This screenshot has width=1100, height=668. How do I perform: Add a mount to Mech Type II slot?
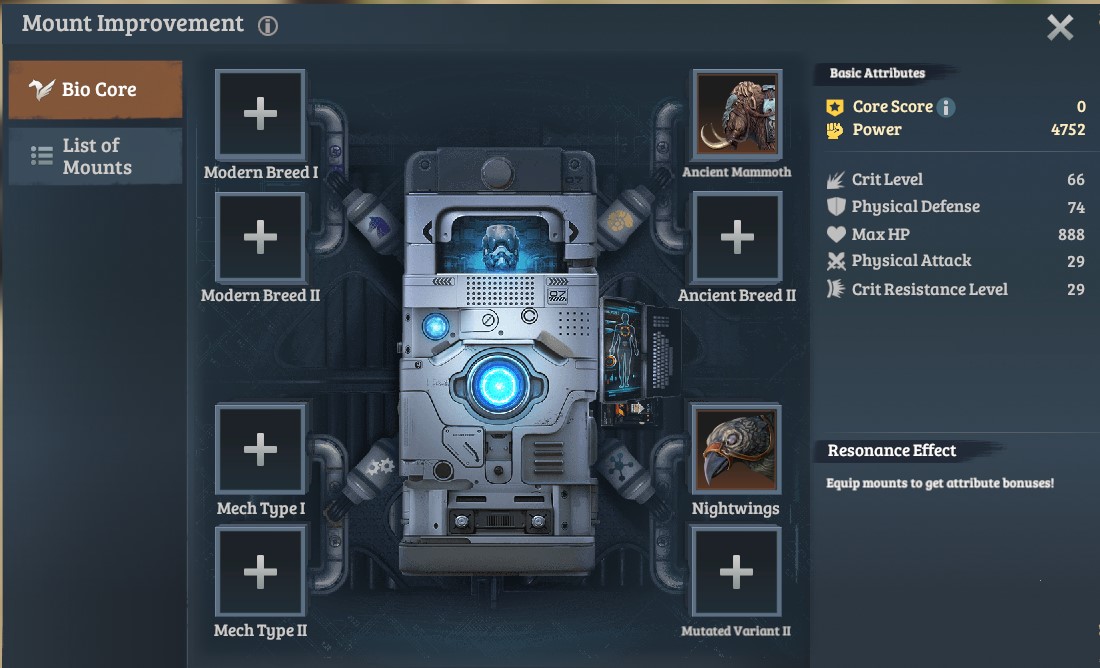point(260,572)
